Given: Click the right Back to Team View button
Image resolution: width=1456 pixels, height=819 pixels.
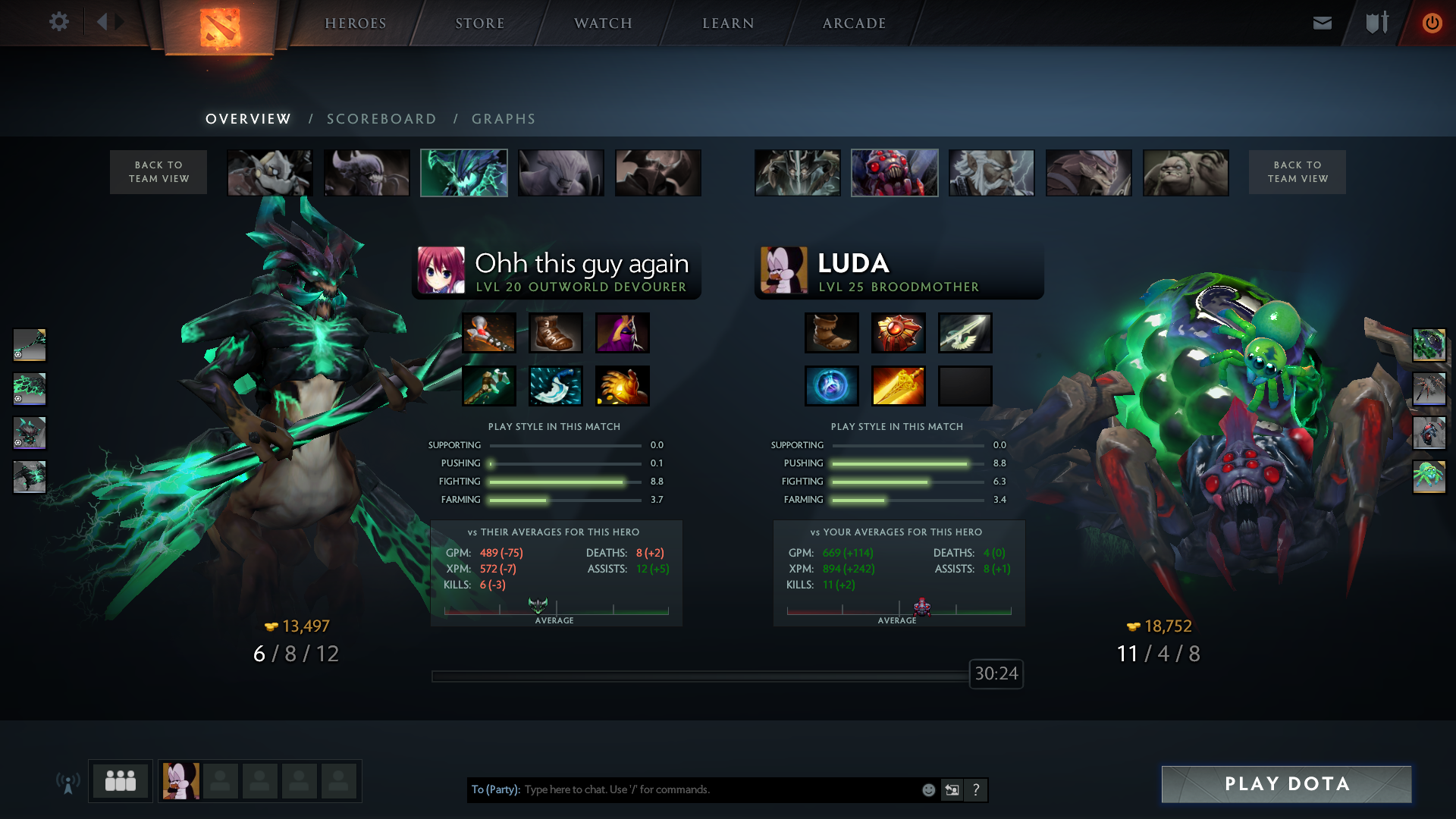Looking at the screenshot, I should (x=1298, y=172).
